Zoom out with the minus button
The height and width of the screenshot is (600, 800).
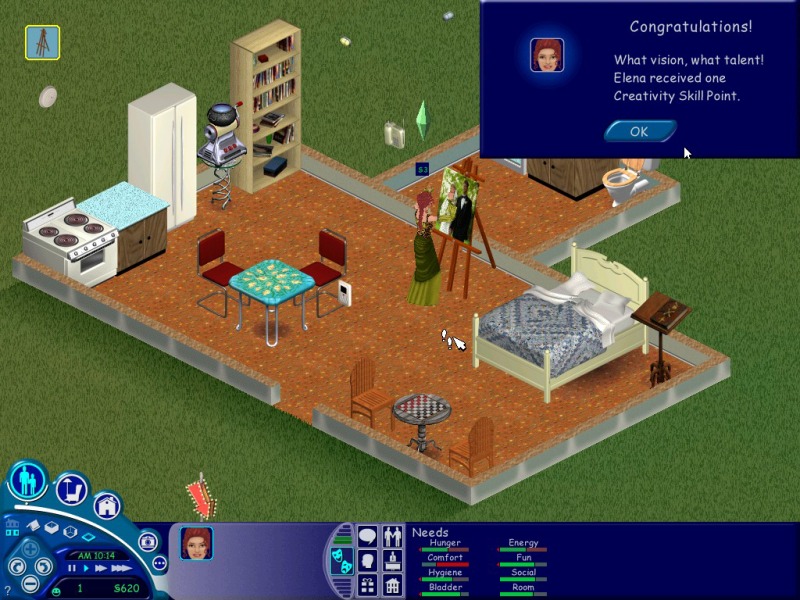coord(30,583)
